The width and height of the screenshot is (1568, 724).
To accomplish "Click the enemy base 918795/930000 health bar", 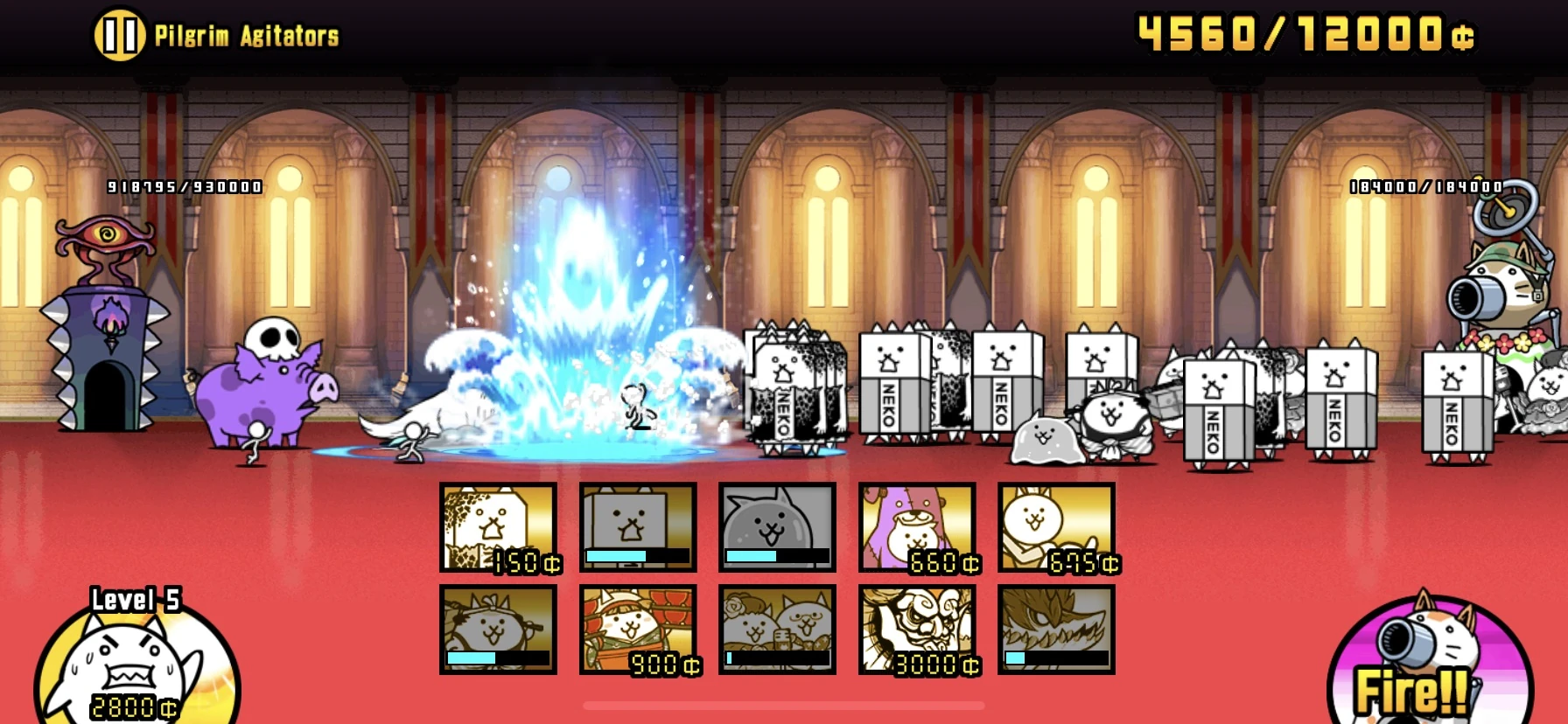I will tap(182, 185).
